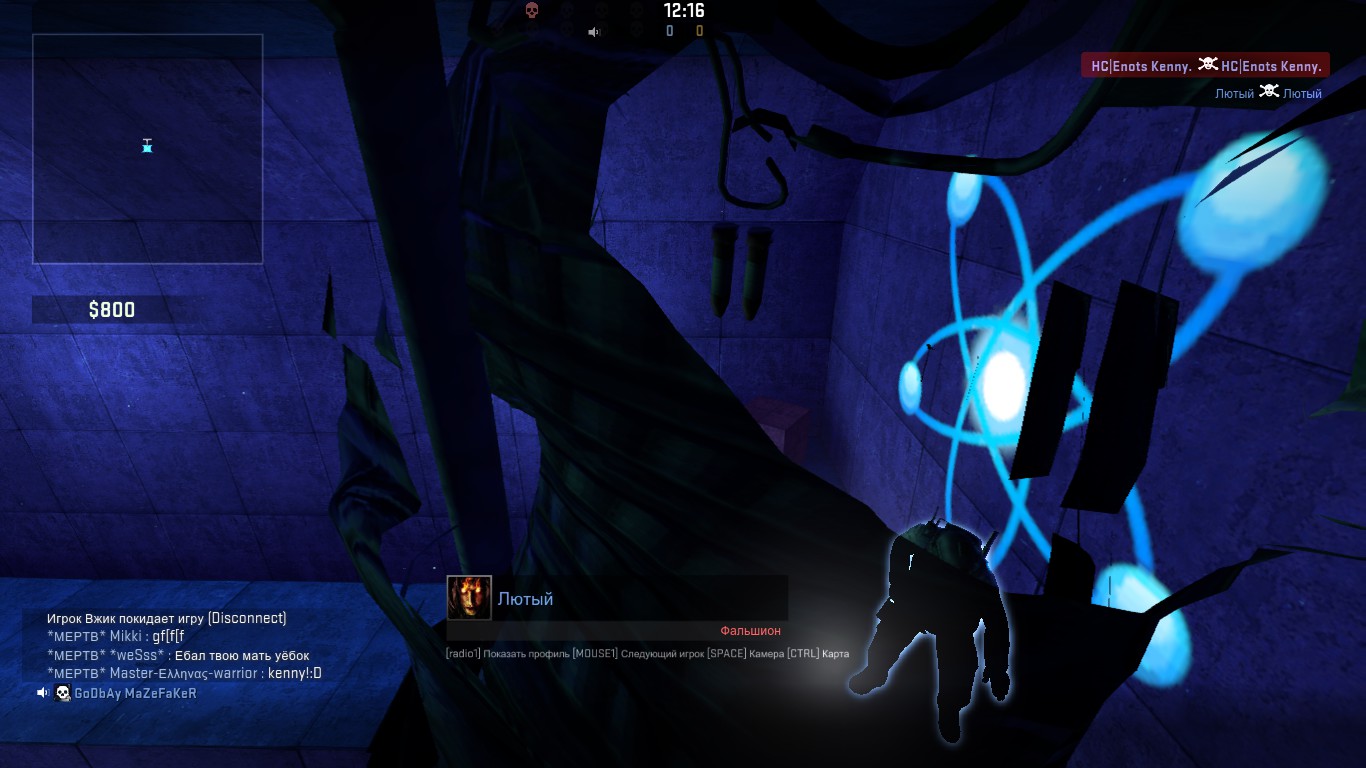Select the player marker on the radar

tap(147, 146)
